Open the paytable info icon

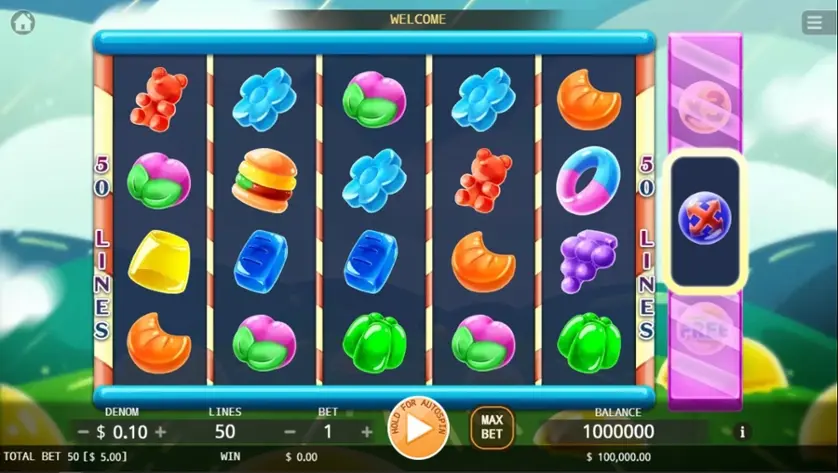[741, 432]
